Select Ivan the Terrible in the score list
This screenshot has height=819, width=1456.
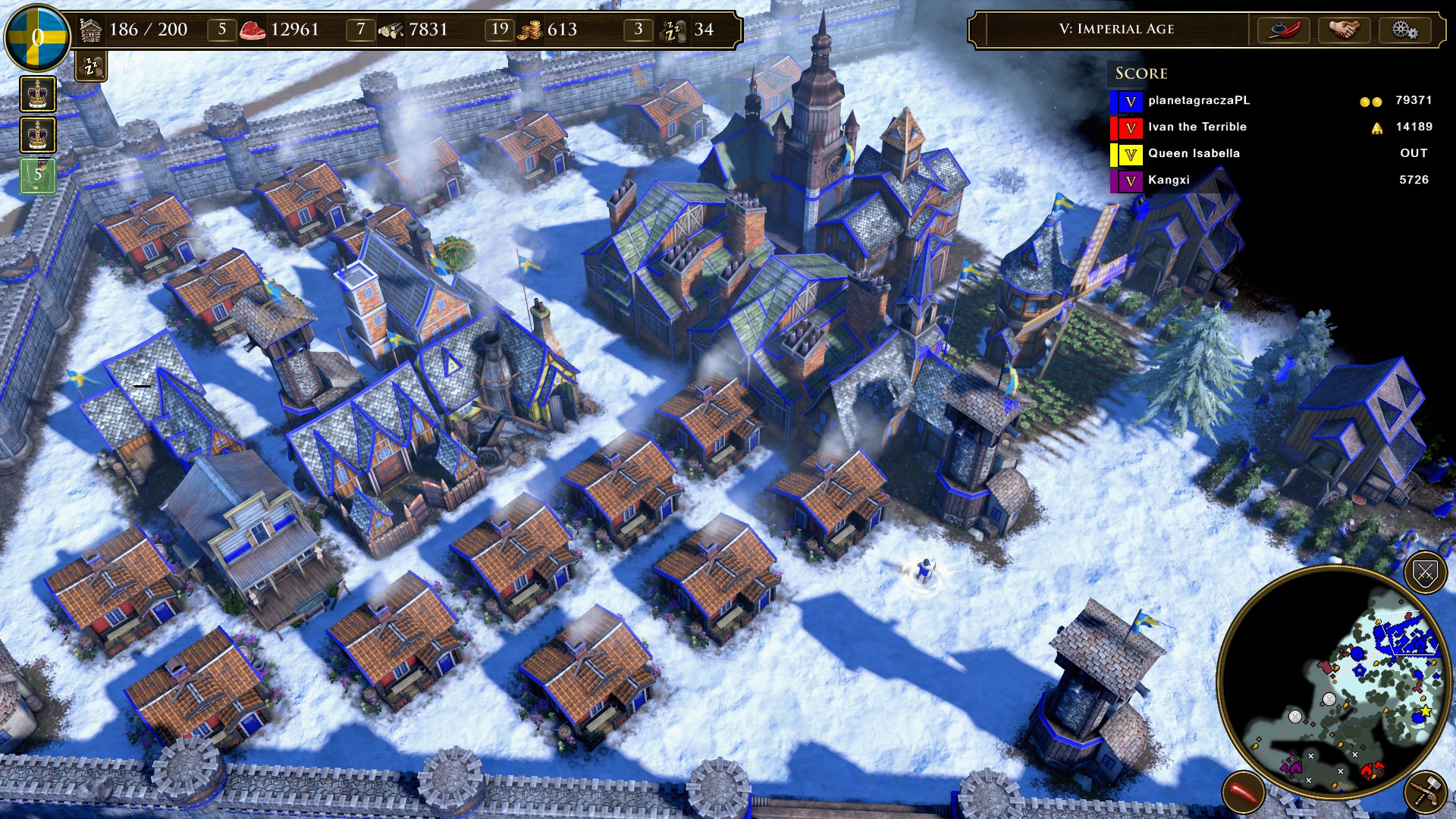pos(1197,127)
